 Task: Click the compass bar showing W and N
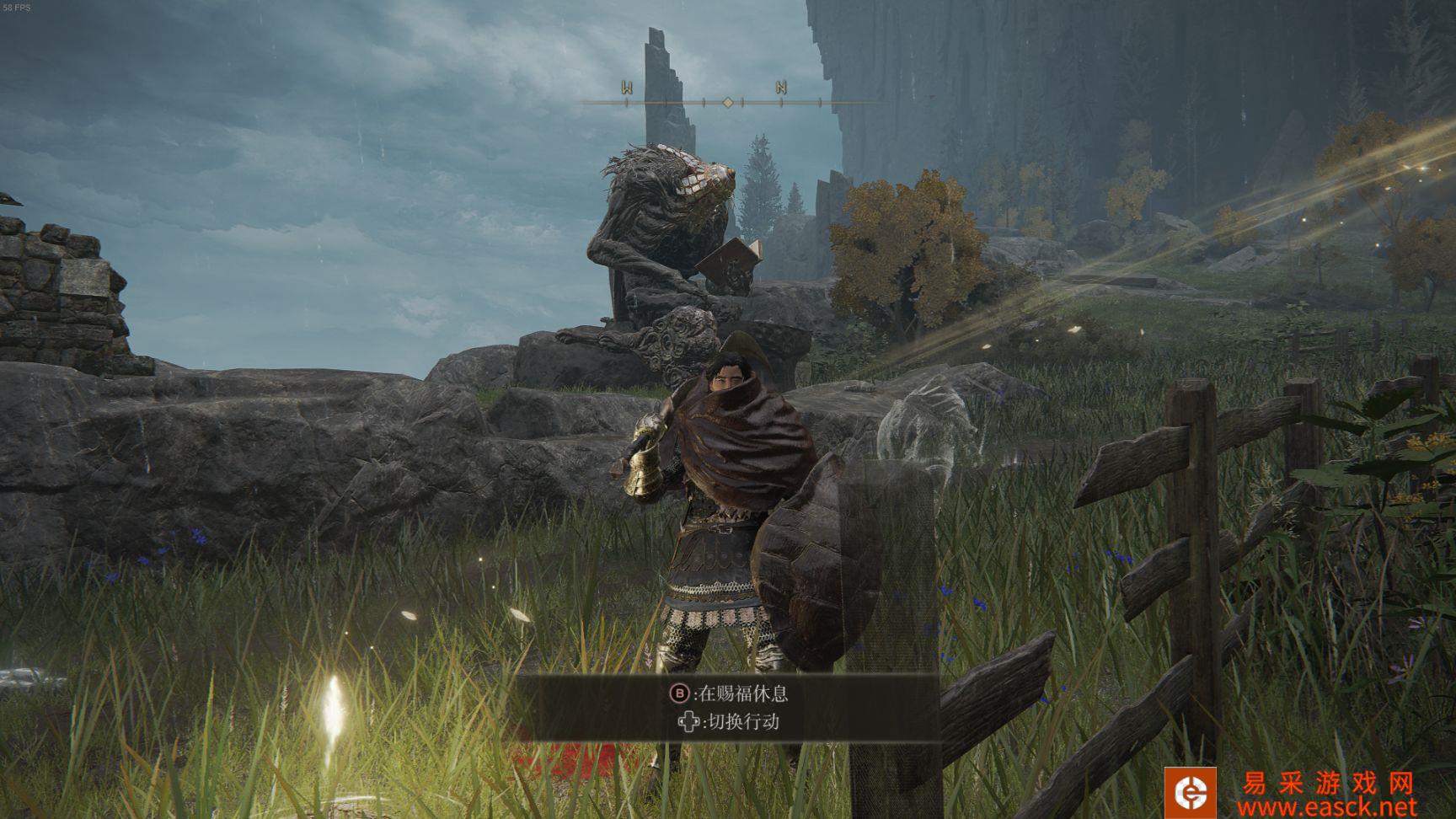point(728,101)
